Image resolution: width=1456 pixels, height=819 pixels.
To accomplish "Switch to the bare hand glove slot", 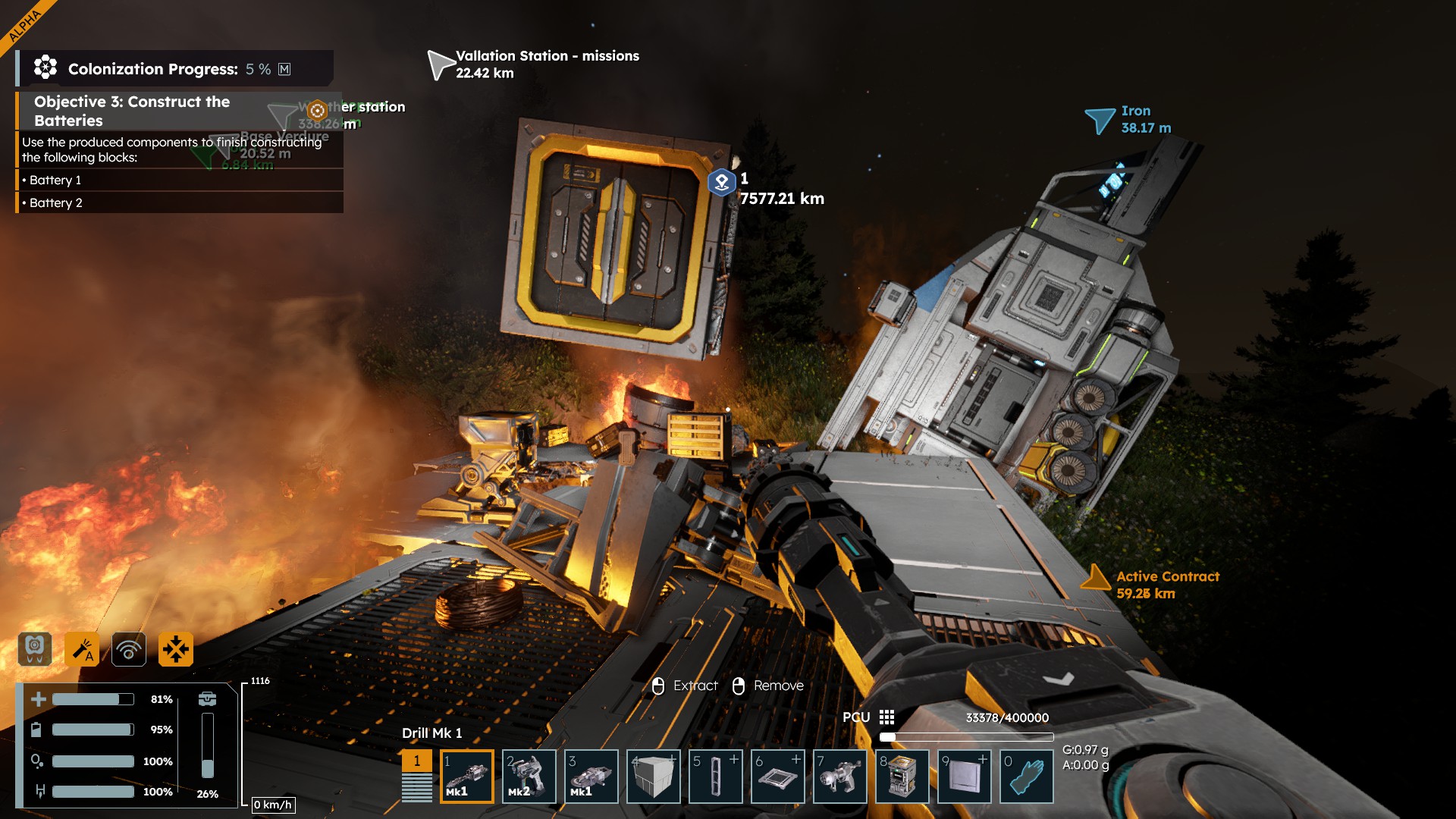I will 1027,776.
